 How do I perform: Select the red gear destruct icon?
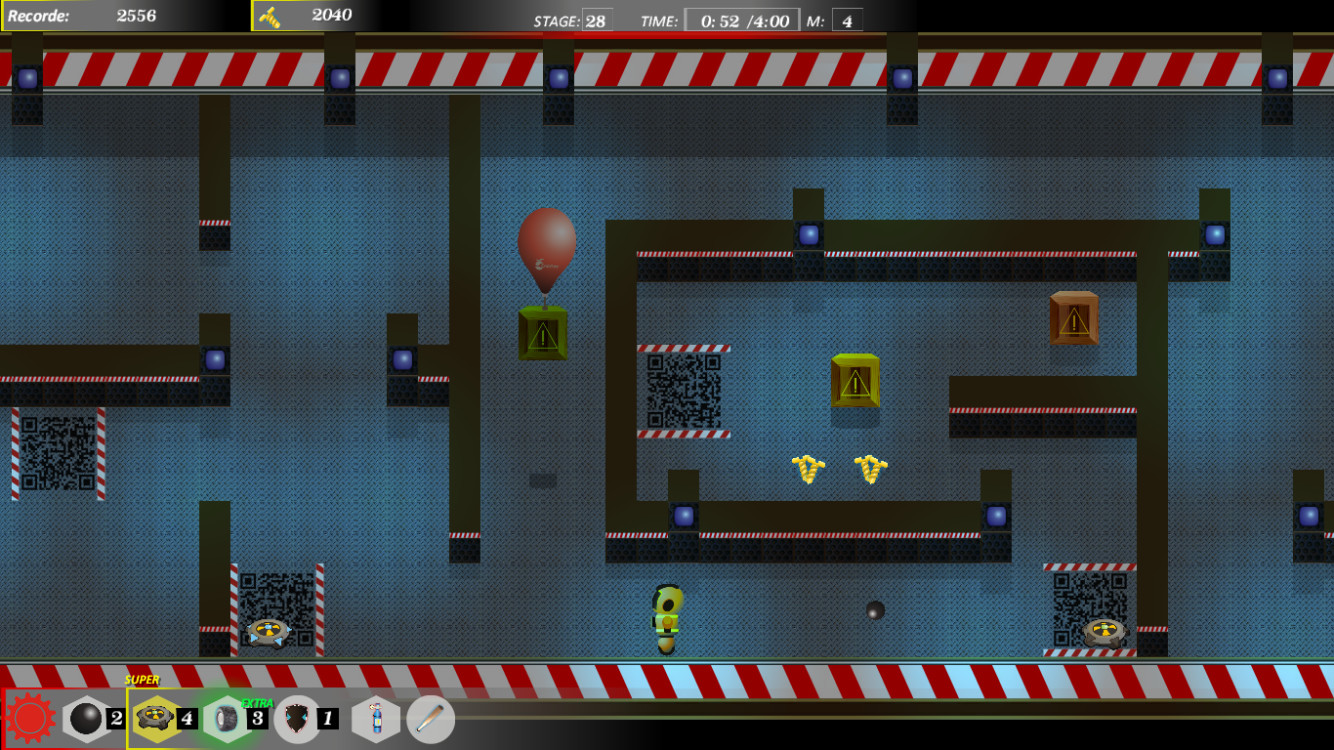coord(30,718)
